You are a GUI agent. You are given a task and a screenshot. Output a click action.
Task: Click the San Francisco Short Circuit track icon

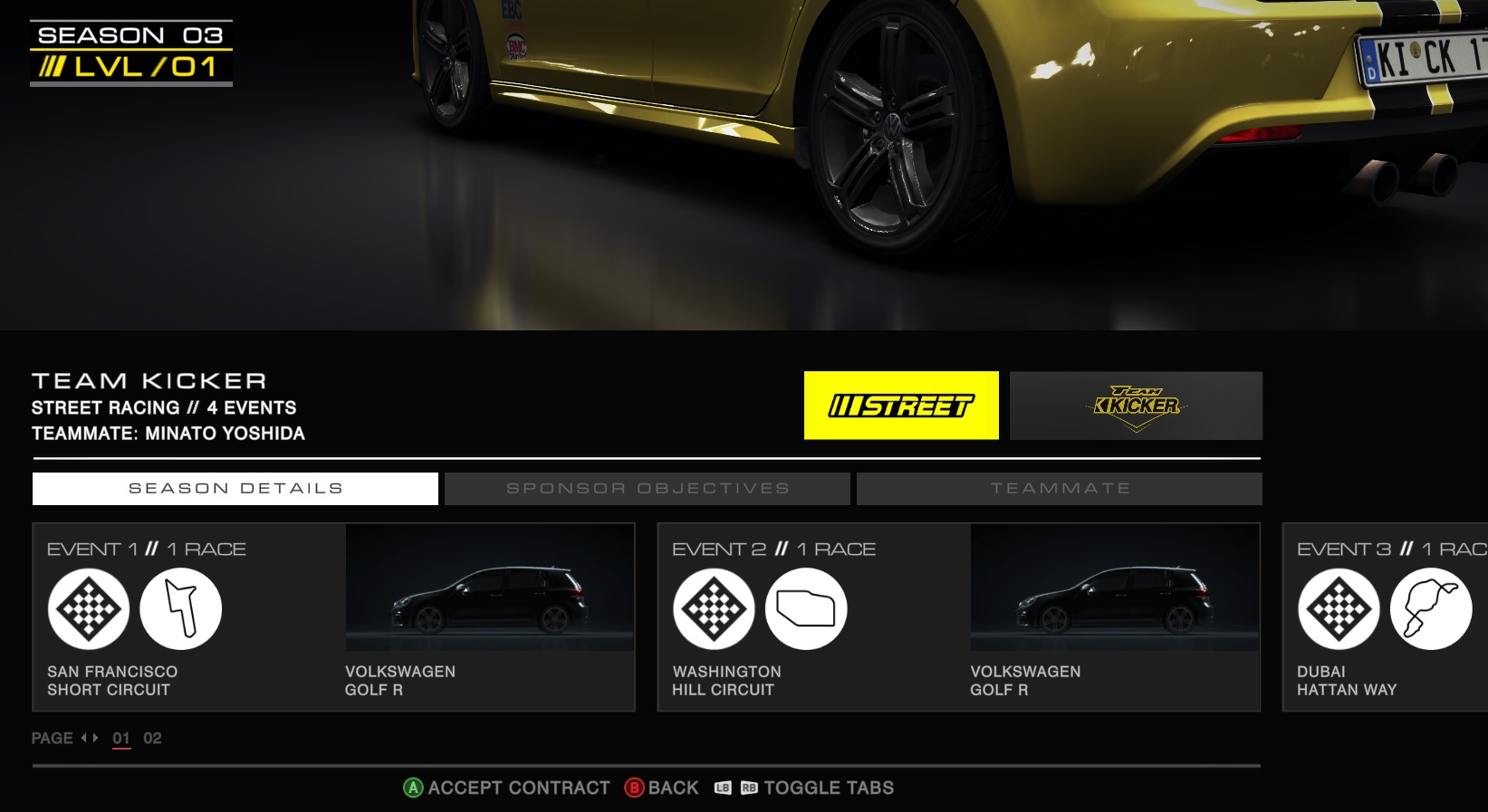pyautogui.click(x=181, y=609)
